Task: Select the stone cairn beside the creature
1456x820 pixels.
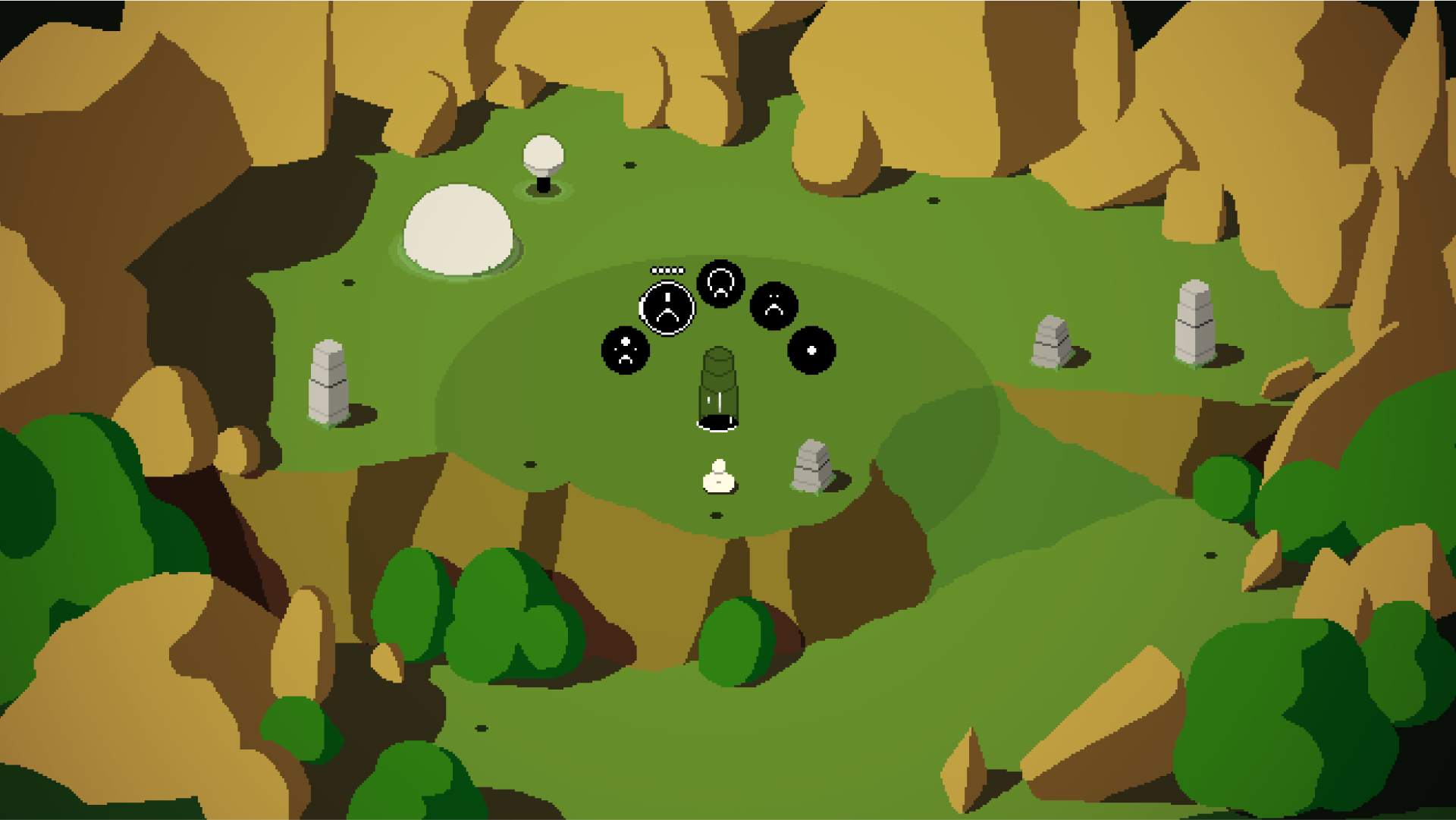Action: pyautogui.click(x=811, y=464)
